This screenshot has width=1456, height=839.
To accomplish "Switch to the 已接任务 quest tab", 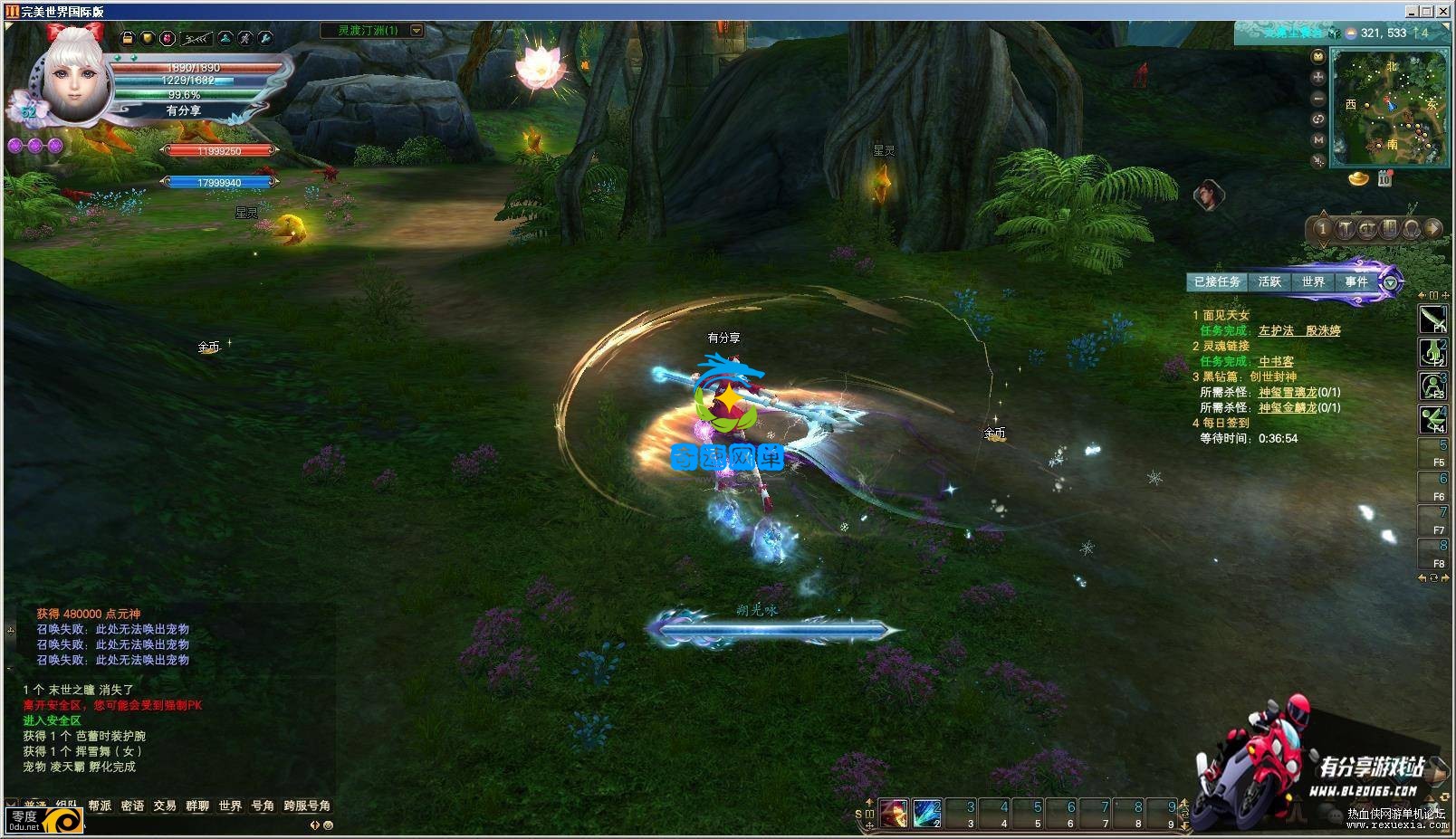I will (x=1216, y=282).
